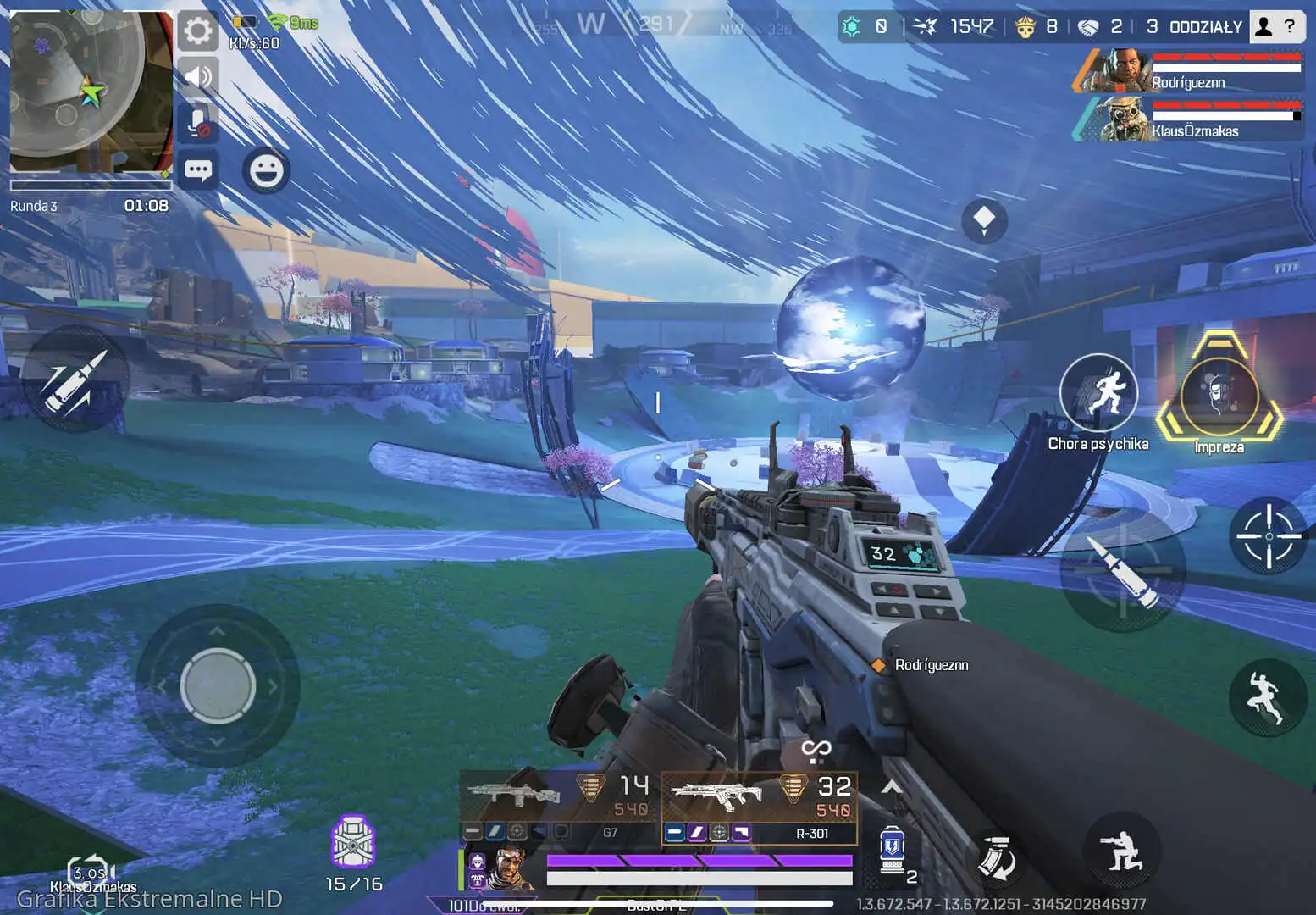Open the chat message bubble
Screen dimensions: 1316x915
(x=198, y=169)
